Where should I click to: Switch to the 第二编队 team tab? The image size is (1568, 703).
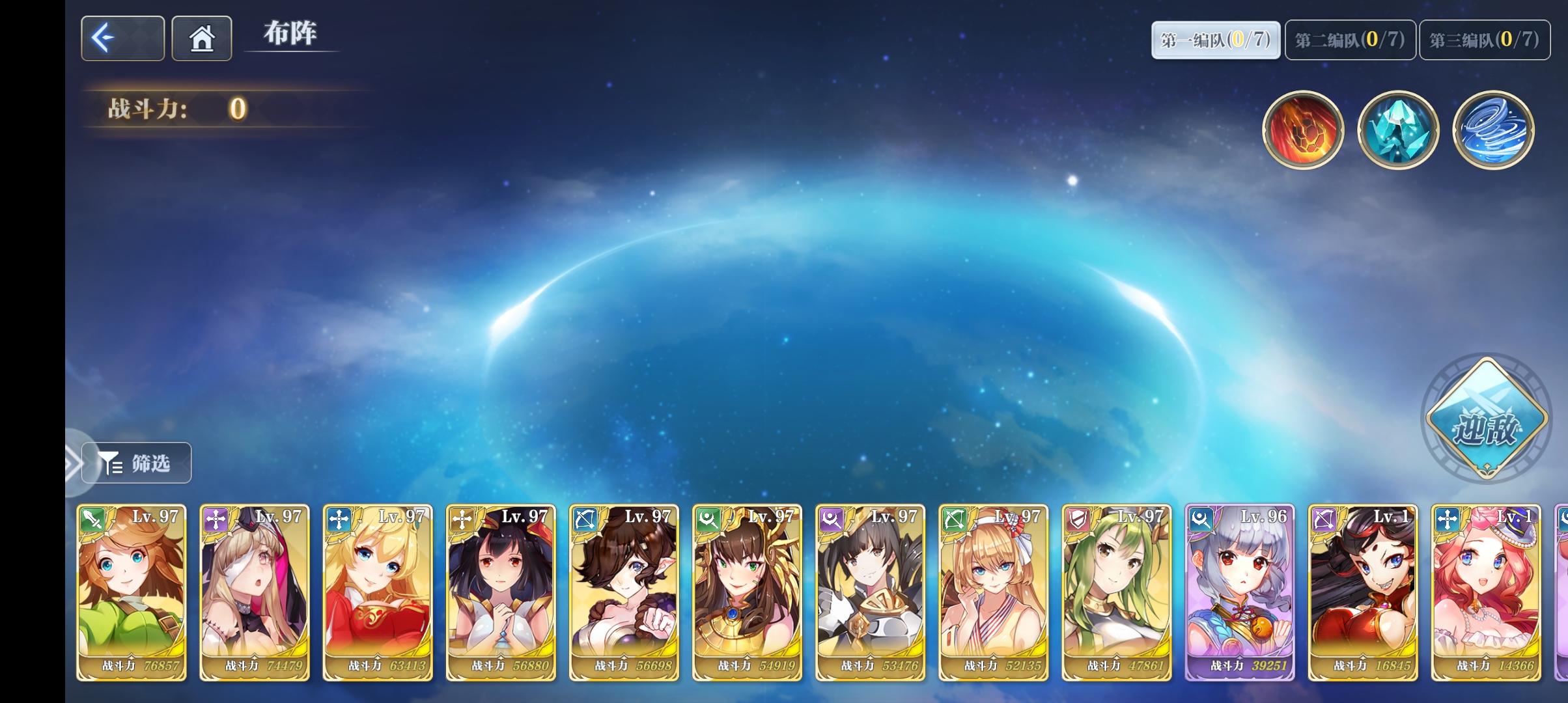(1348, 39)
